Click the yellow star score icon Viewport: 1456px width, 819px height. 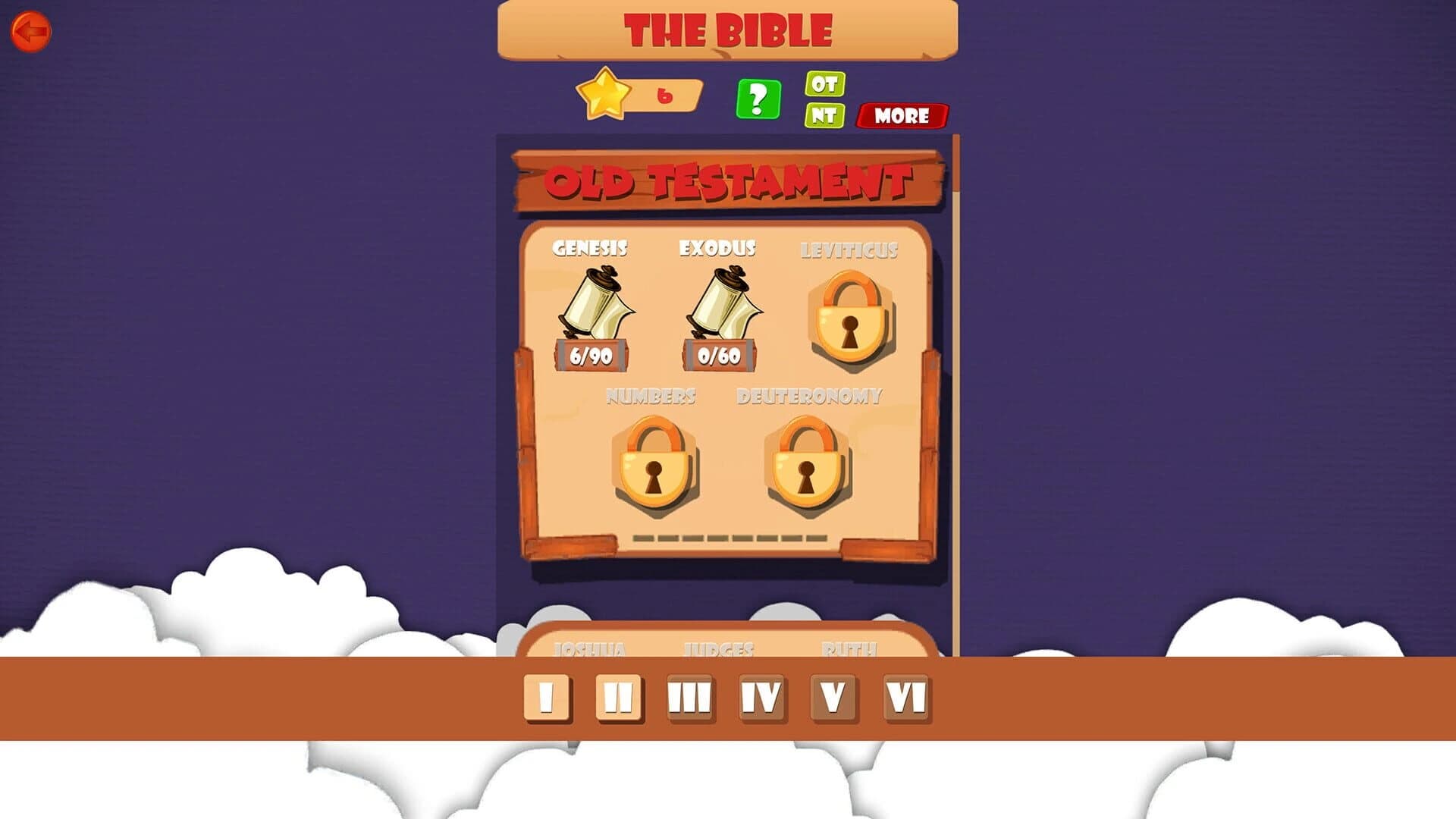tap(603, 95)
